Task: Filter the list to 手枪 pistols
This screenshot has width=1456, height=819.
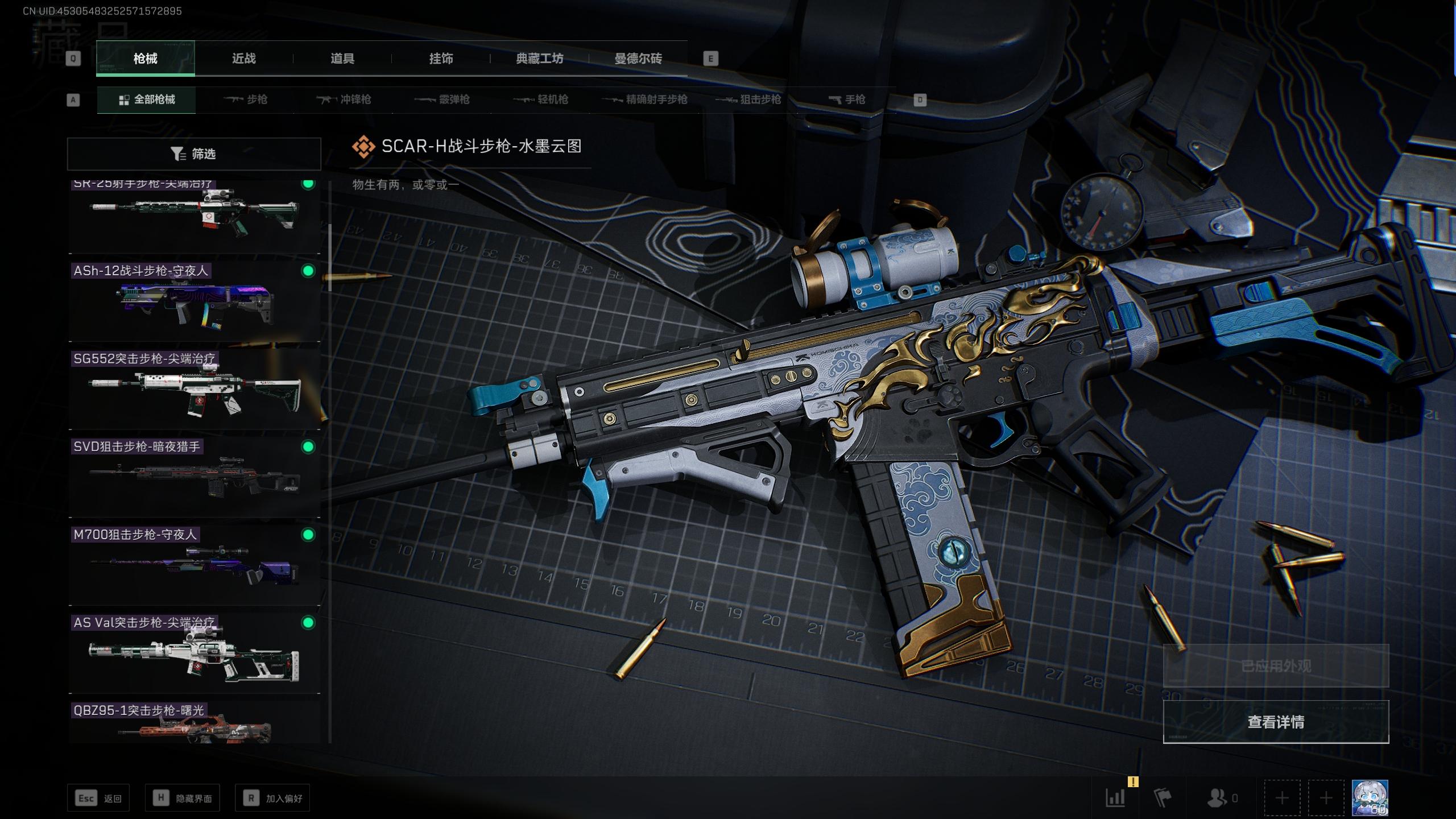Action: click(x=847, y=100)
